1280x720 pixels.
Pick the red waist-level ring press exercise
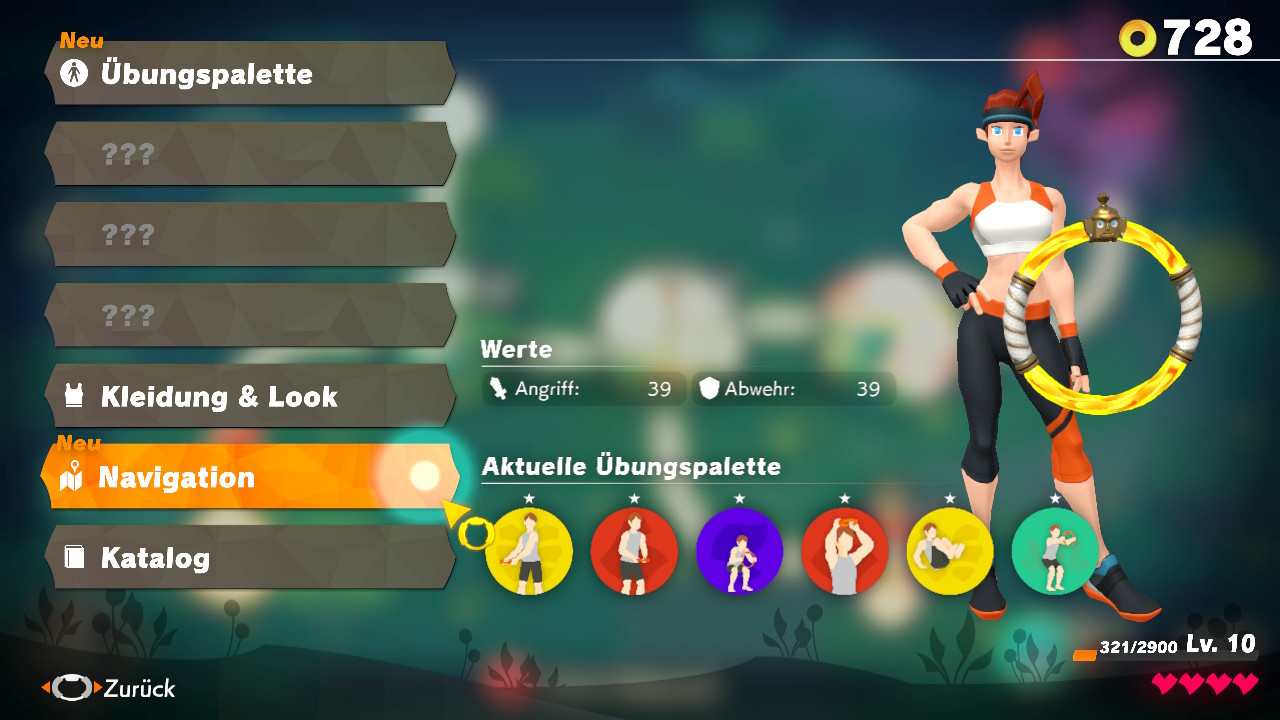coord(634,551)
